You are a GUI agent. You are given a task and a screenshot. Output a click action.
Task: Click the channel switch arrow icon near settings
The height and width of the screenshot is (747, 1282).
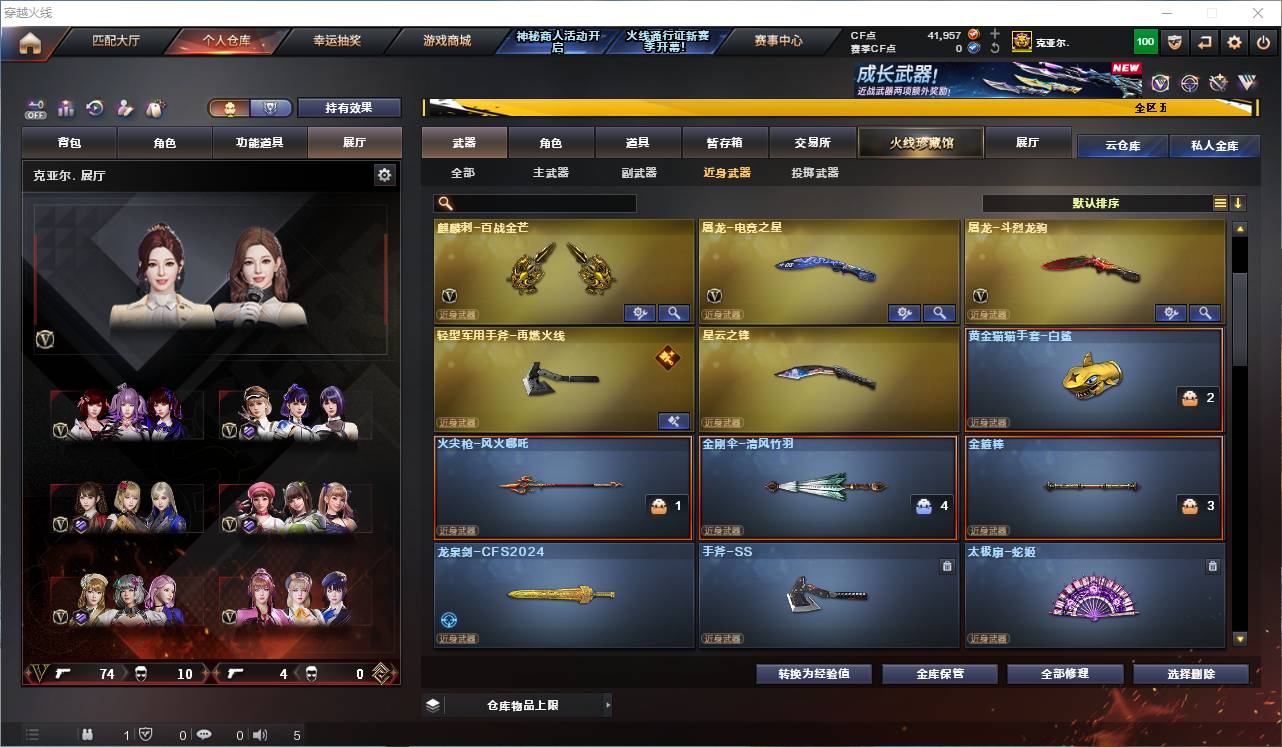point(1205,41)
